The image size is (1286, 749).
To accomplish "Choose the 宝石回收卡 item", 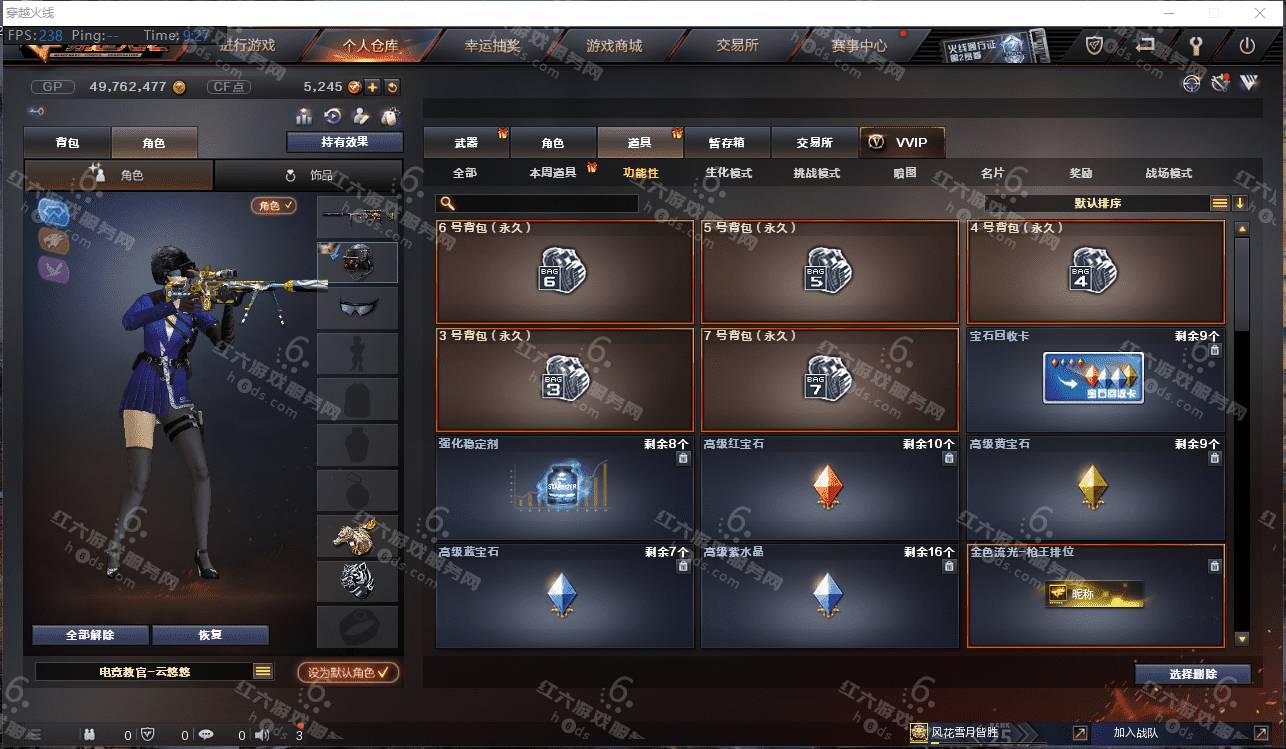I will pyautogui.click(x=1095, y=379).
